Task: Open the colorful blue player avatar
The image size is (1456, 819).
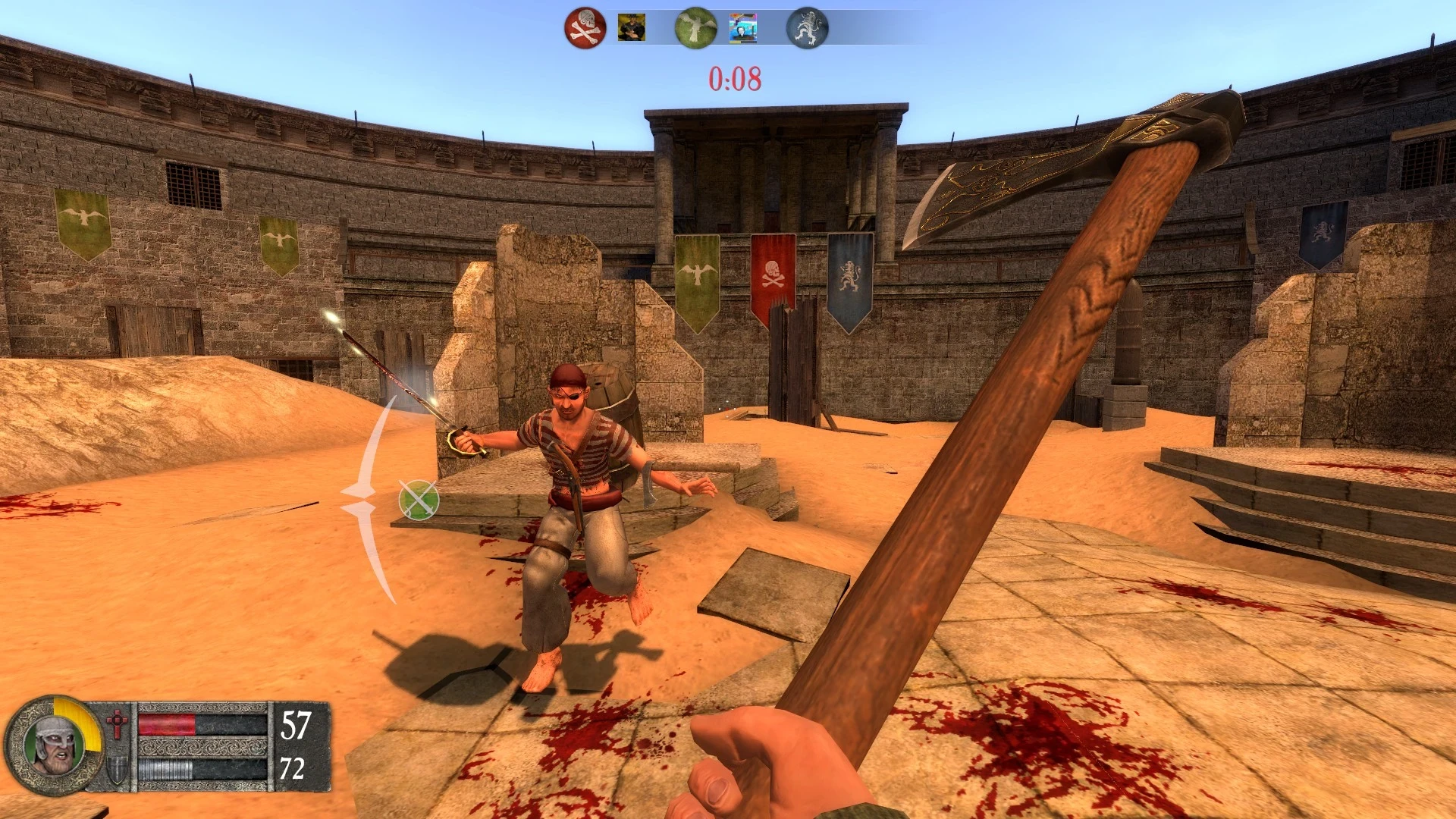Action: (743, 28)
